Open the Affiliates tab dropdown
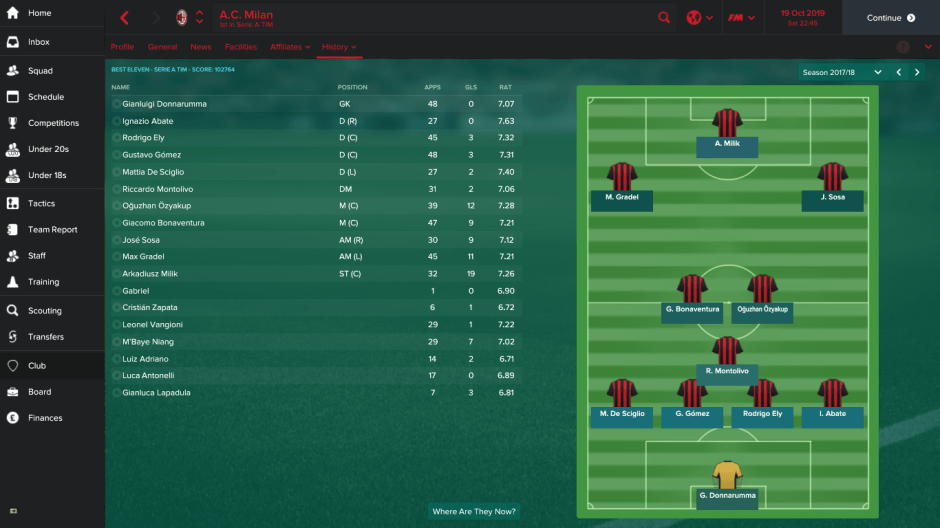 coord(290,47)
